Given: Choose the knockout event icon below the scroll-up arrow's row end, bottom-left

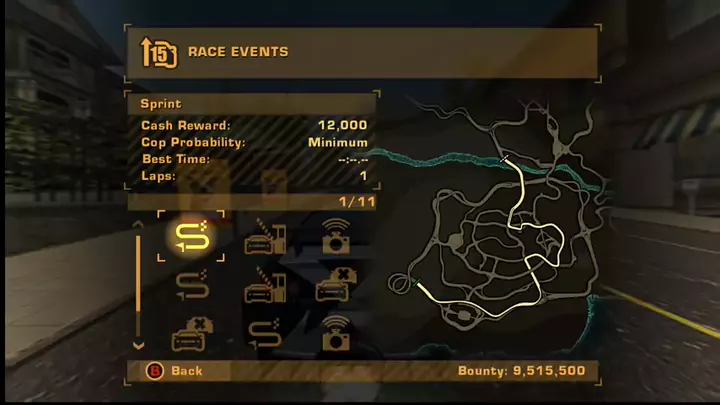Looking at the screenshot, I should (190, 335).
